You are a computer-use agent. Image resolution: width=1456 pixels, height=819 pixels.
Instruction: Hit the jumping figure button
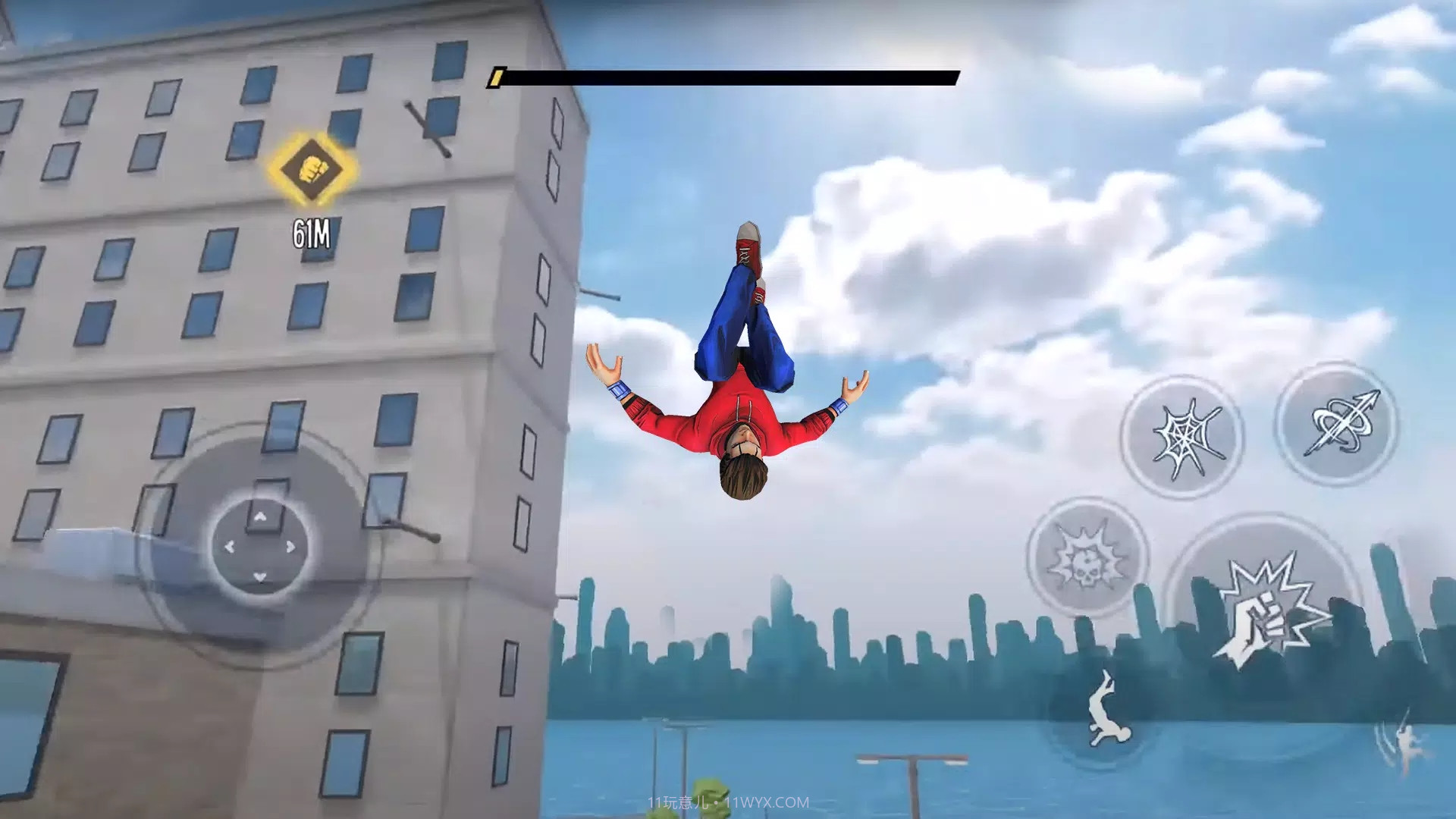(x=1106, y=711)
